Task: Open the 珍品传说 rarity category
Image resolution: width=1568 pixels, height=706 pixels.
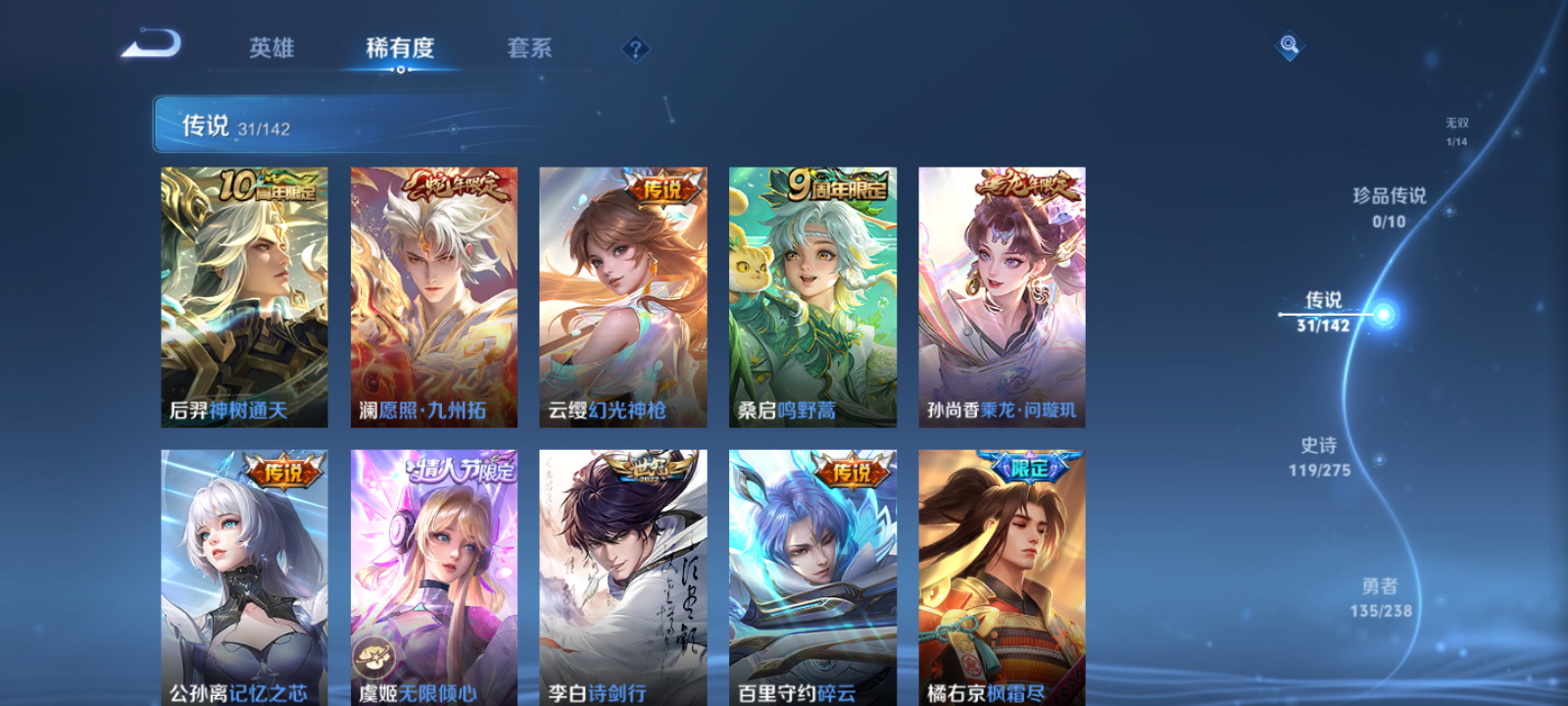Action: click(1392, 208)
